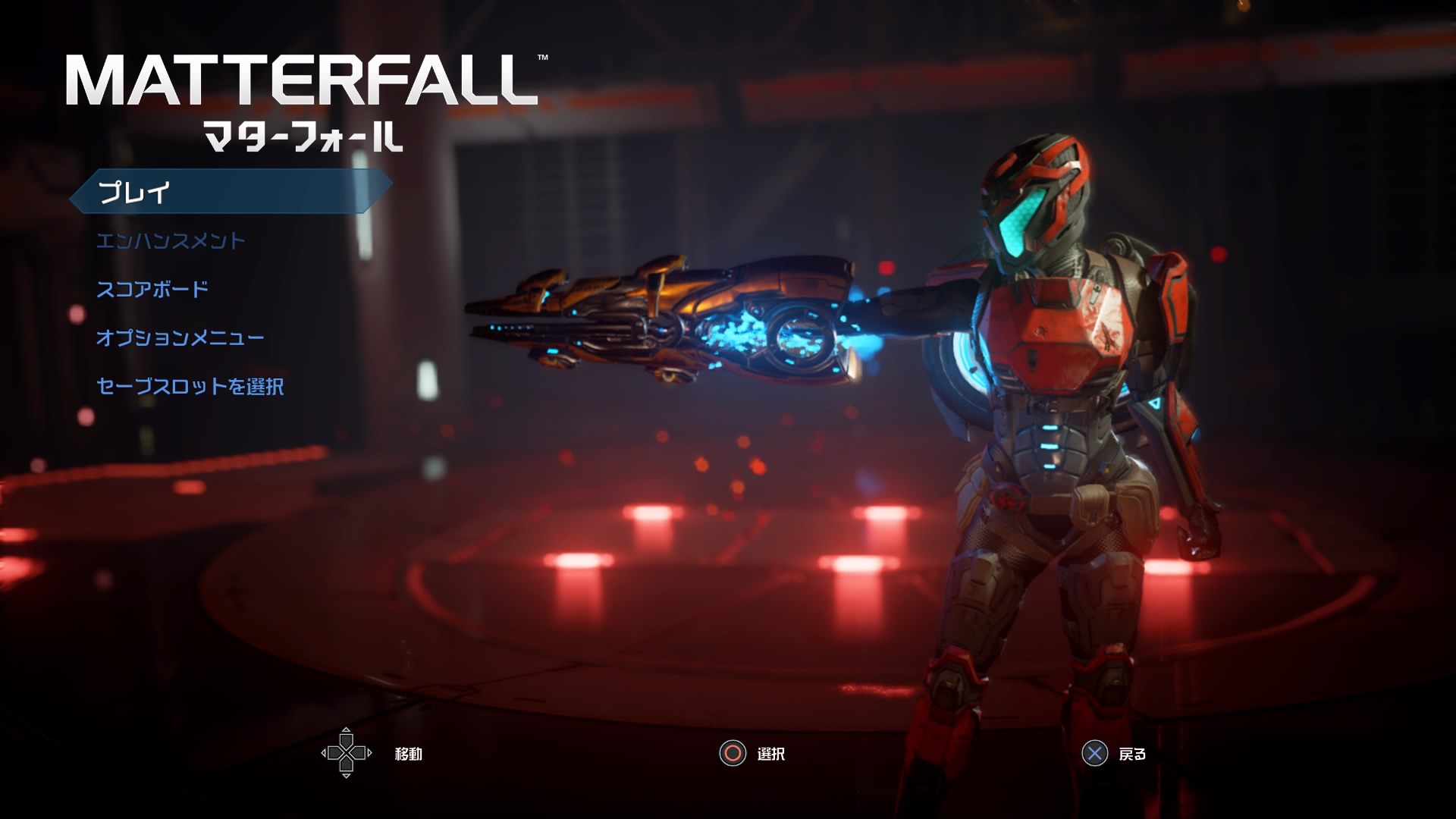
Task: Choose セーブスロットを選択 option
Action: point(190,387)
